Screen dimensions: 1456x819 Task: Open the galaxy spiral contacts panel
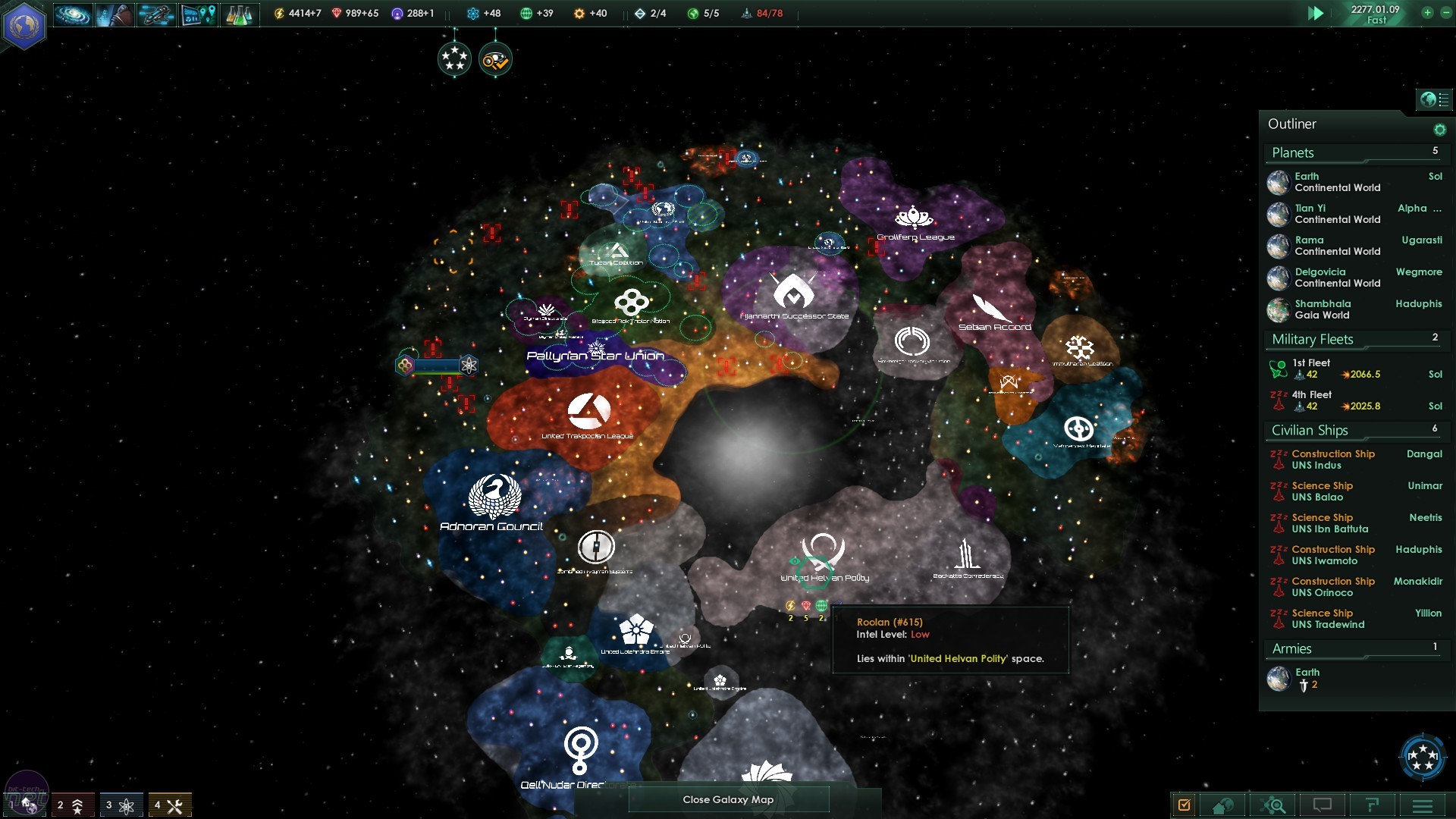coord(73,14)
